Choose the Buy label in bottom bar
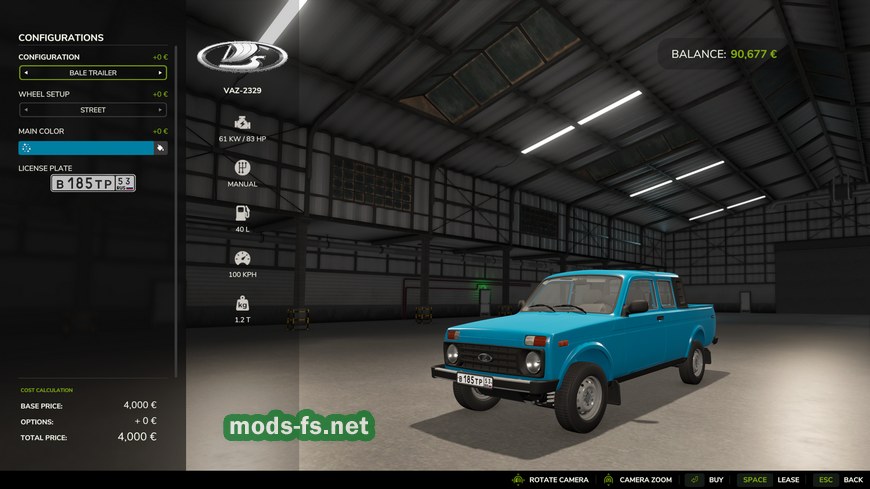870x489 pixels. (x=716, y=480)
